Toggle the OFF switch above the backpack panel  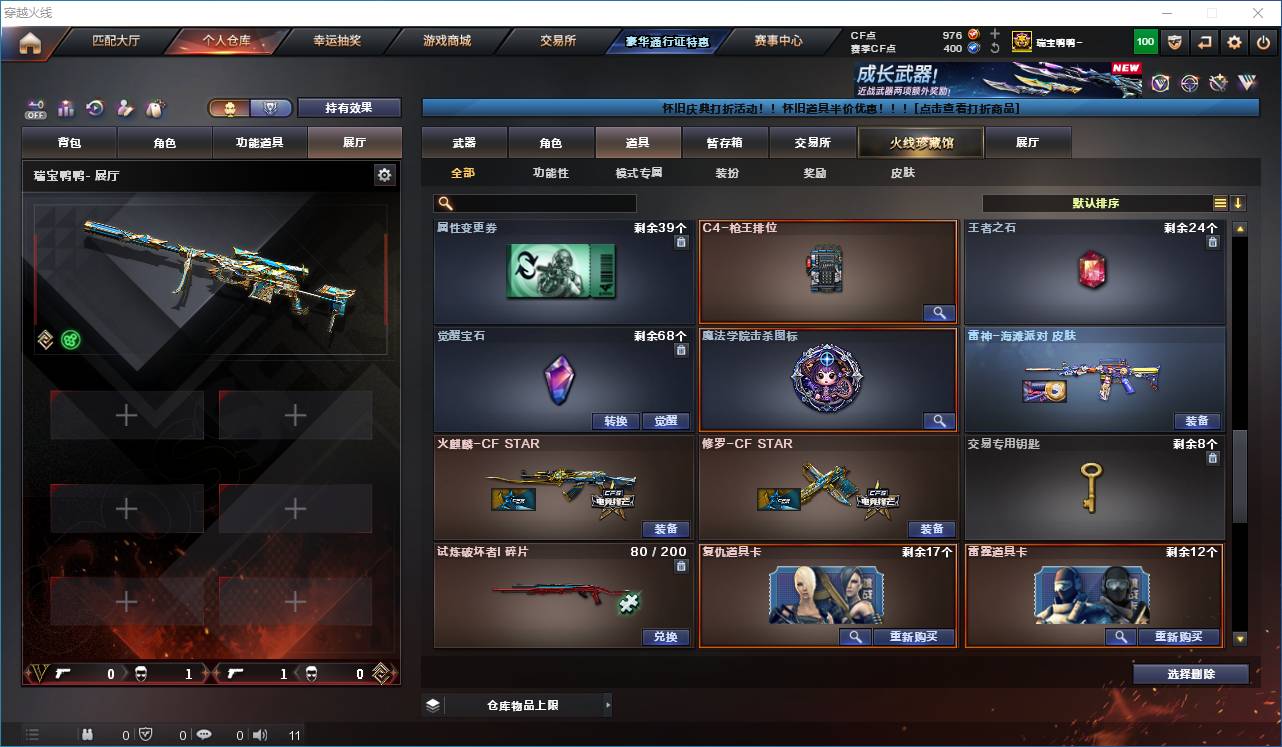pyautogui.click(x=35, y=108)
